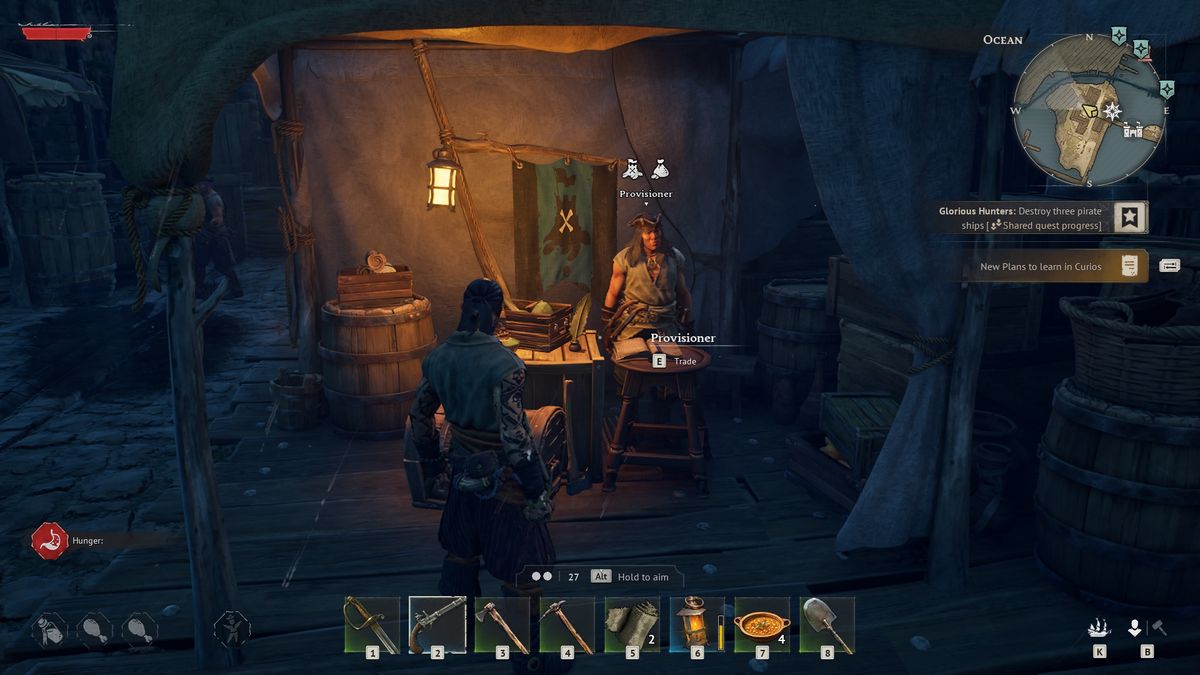Select the cutlass sword hotbar slot

[x=371, y=625]
